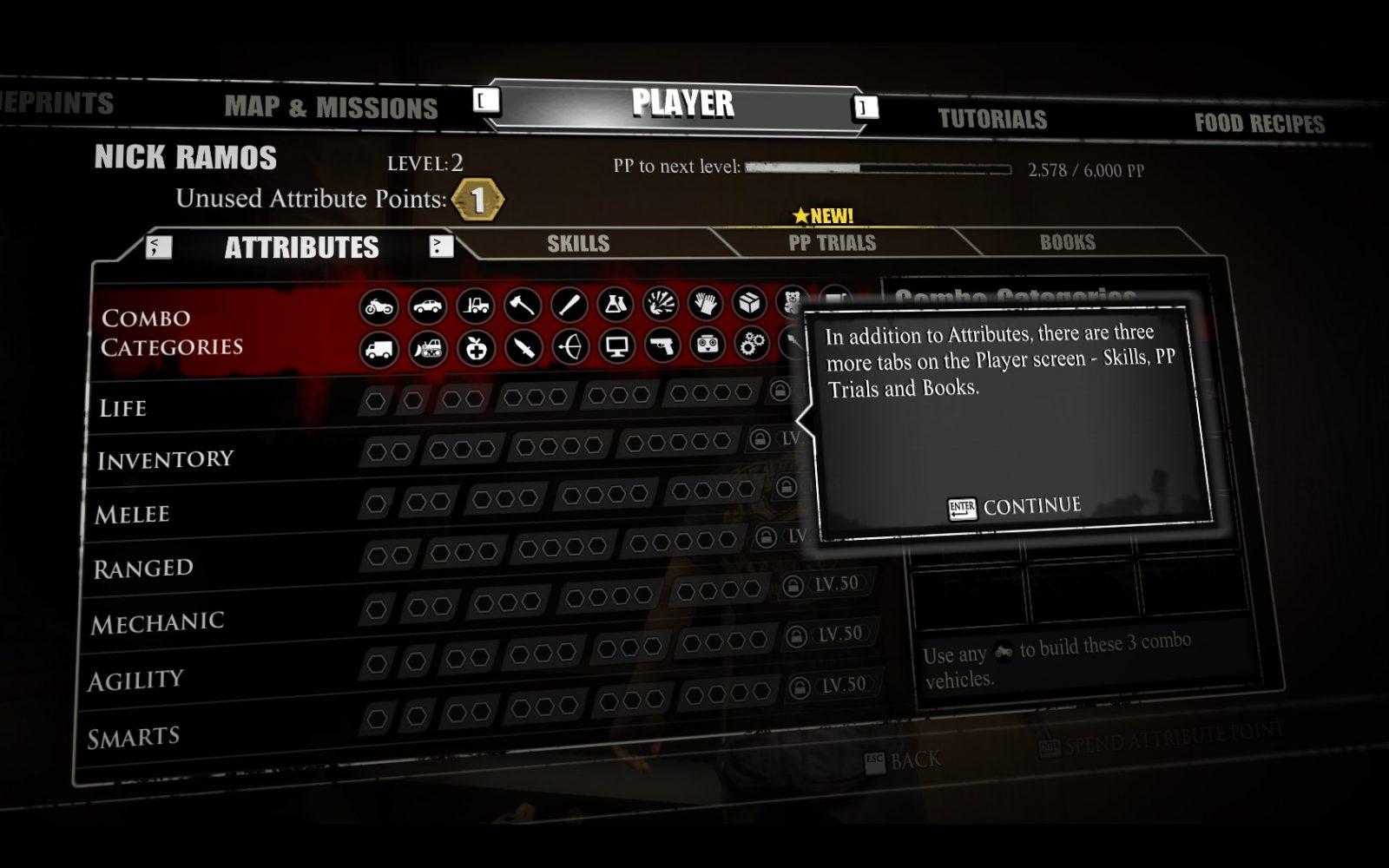Choose the bow and arrow combo category
This screenshot has width=1389, height=868.
[570, 348]
